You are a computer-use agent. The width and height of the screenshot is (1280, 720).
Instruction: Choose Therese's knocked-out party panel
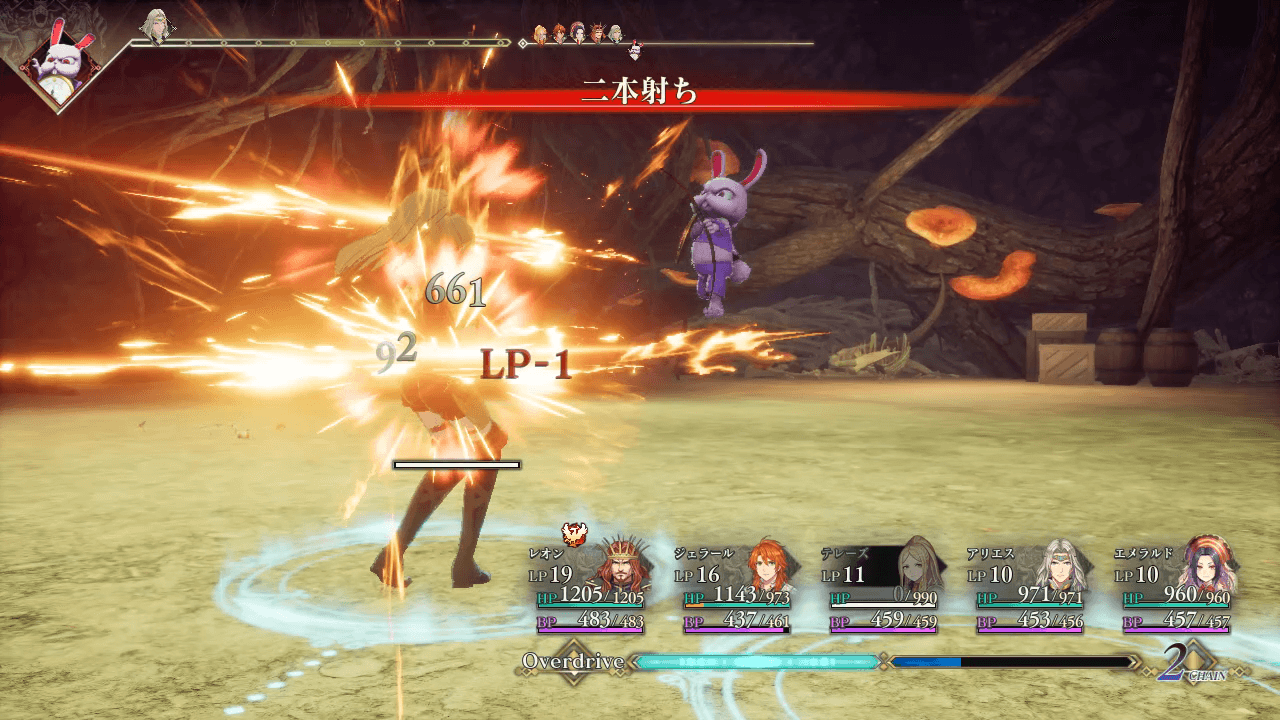coord(883,590)
